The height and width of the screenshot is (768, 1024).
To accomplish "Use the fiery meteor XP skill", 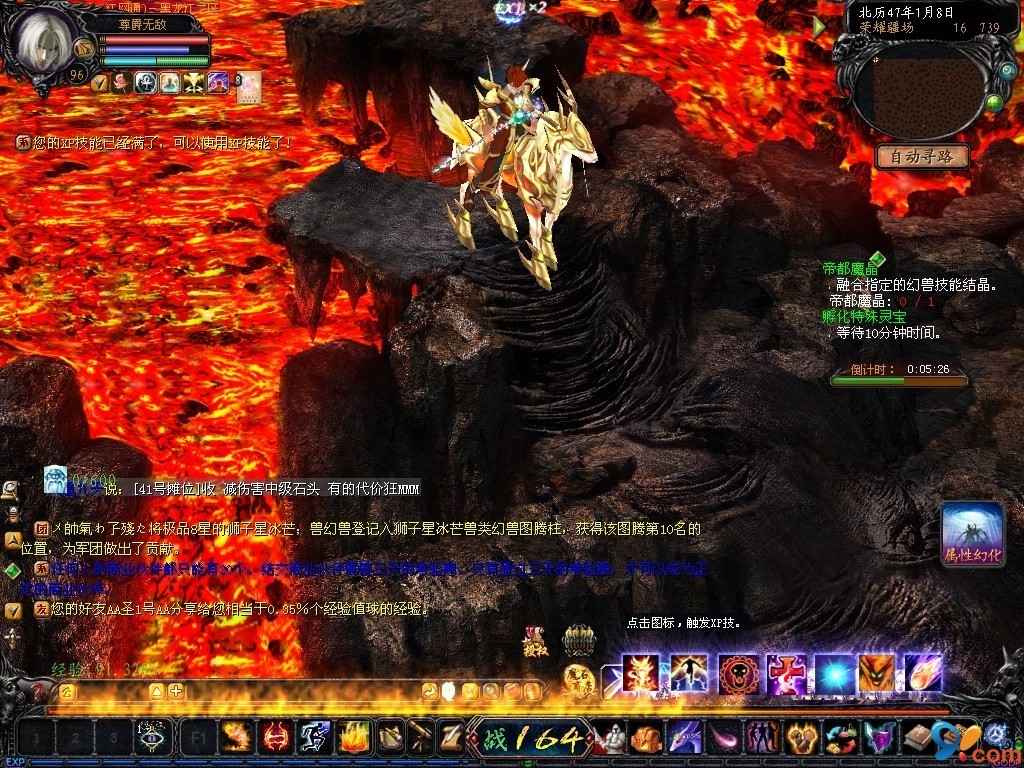I will click(x=924, y=673).
